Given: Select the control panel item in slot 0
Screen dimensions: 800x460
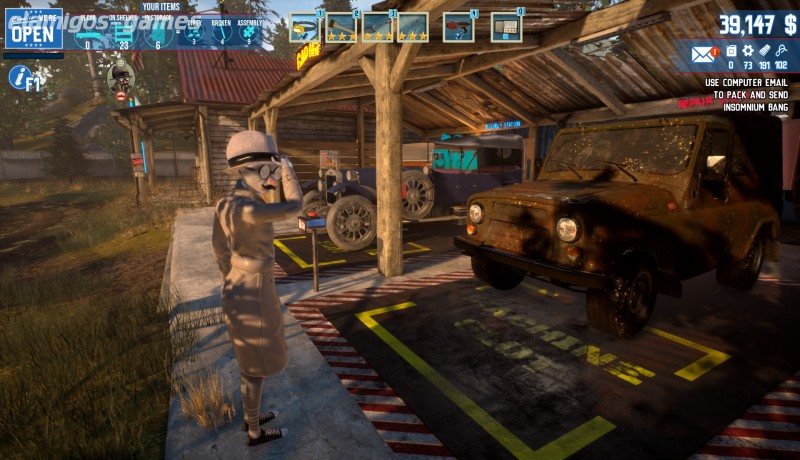Looking at the screenshot, I should (x=506, y=27).
